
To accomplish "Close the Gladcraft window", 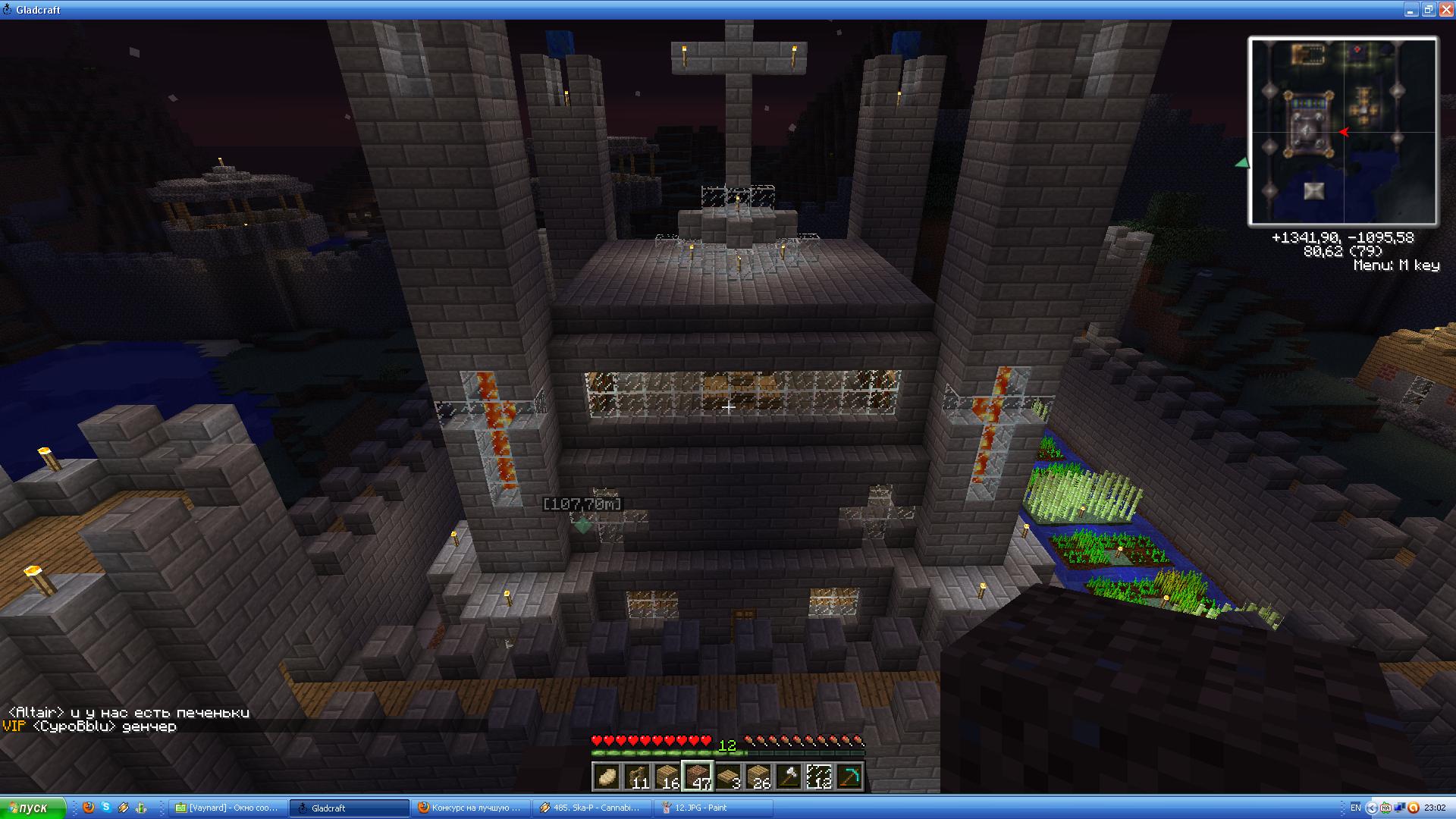I will (x=1445, y=10).
